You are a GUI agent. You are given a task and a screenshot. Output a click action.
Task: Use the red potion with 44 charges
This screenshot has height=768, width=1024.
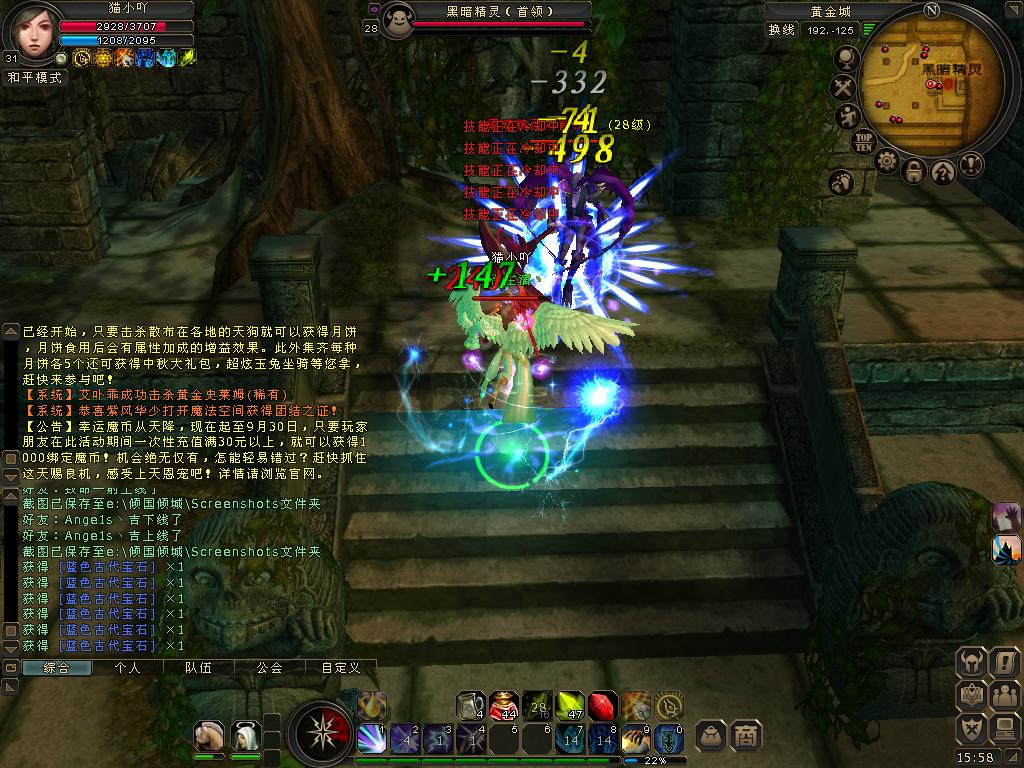503,706
